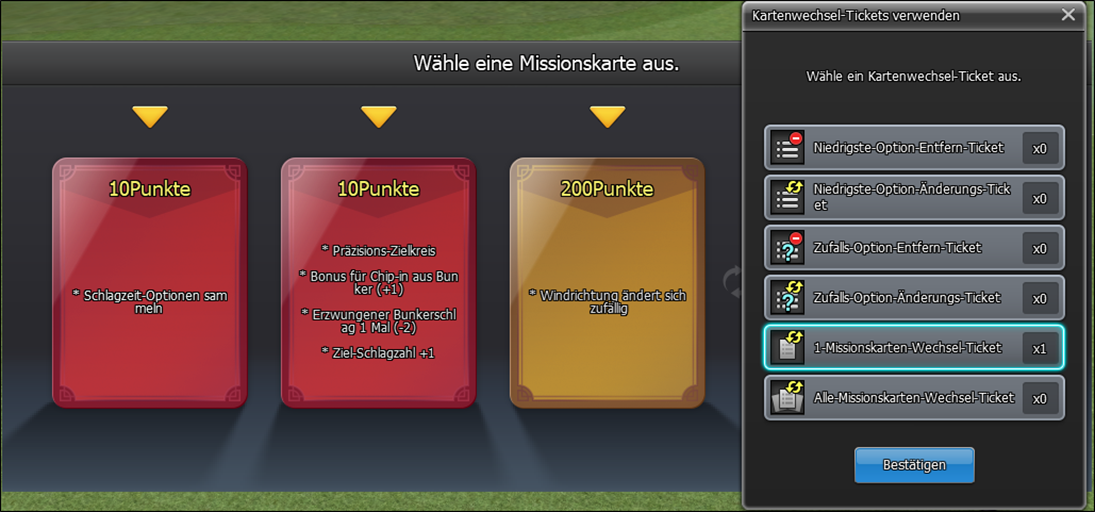The image size is (1095, 512).
Task: Select Niedrigste-Option-Entfern-Ticket
Action: click(x=913, y=148)
